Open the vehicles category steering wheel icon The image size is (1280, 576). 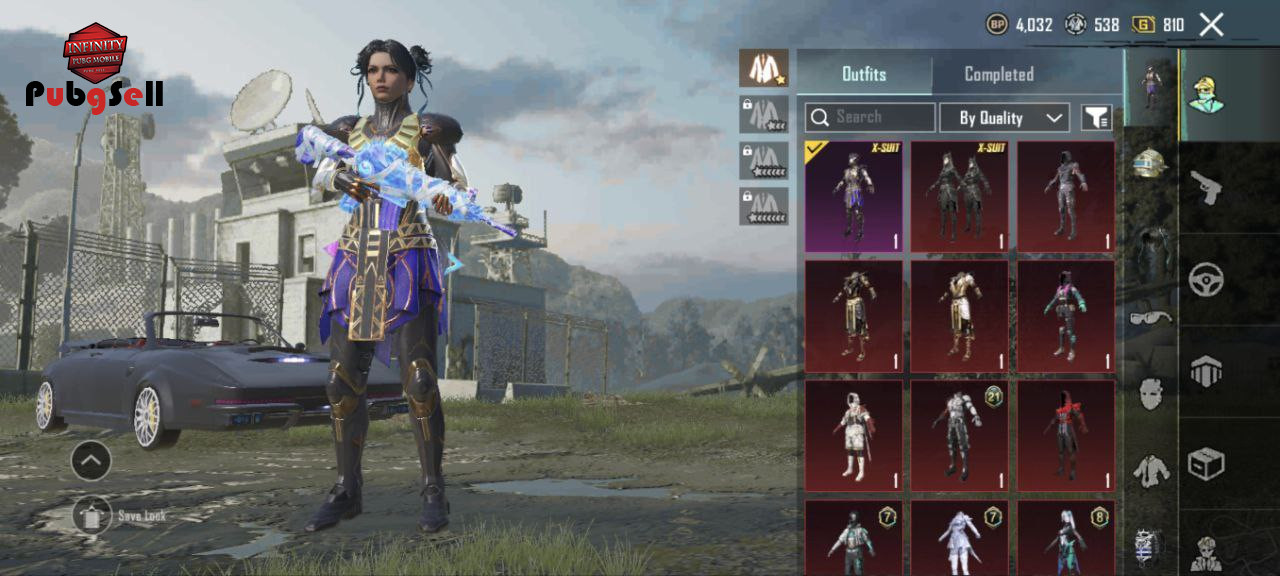tap(1206, 279)
